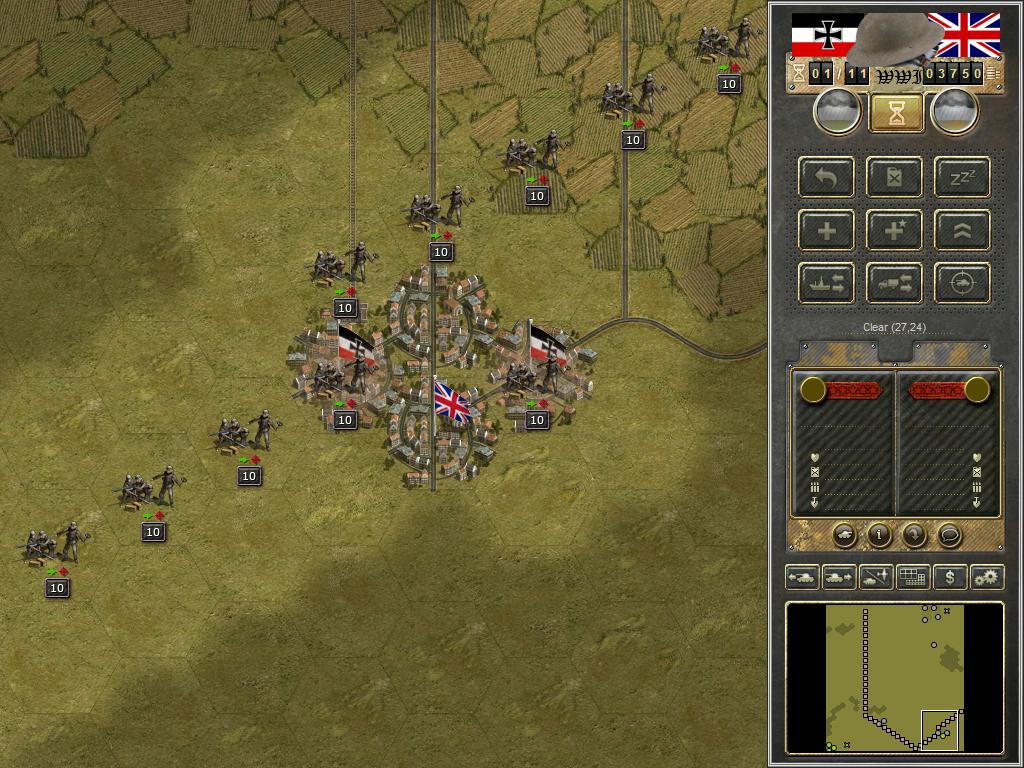Choose elite replacements (plus with star)
This screenshot has height=768, width=1024.
pos(896,231)
